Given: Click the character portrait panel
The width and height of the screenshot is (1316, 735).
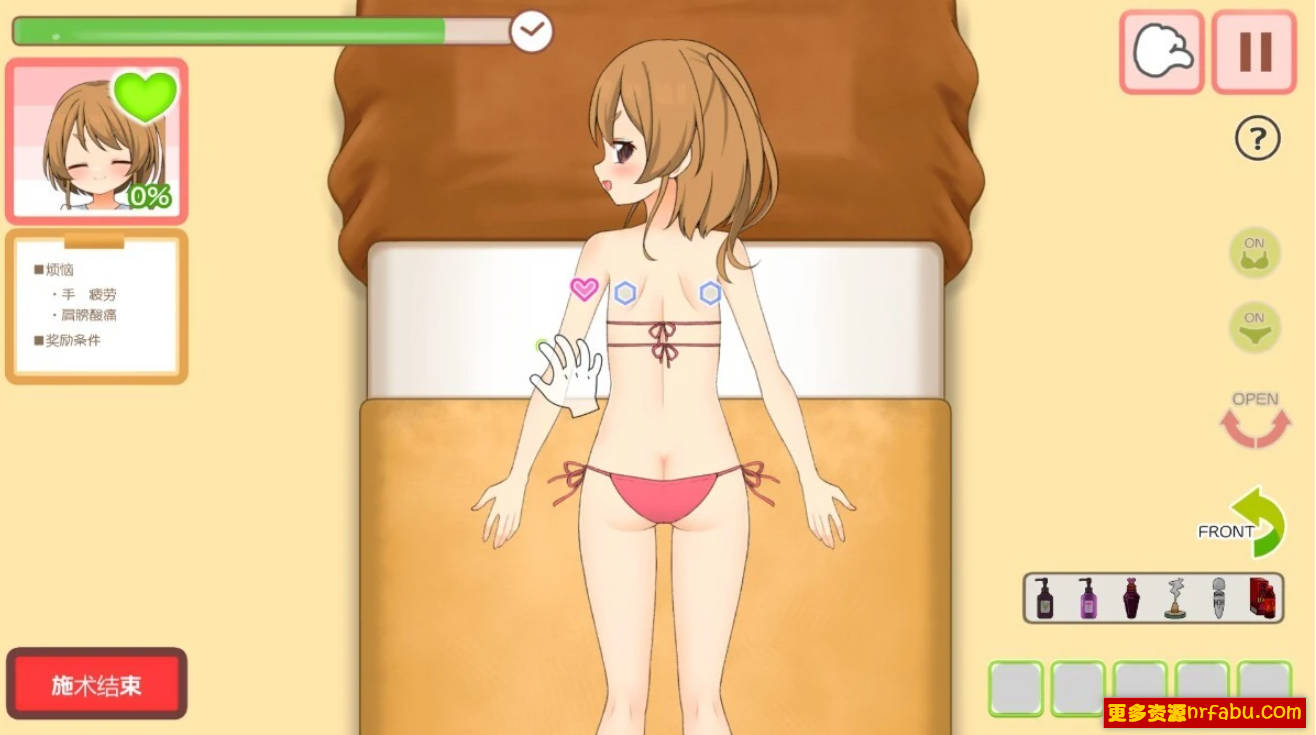Looking at the screenshot, I should (x=97, y=138).
